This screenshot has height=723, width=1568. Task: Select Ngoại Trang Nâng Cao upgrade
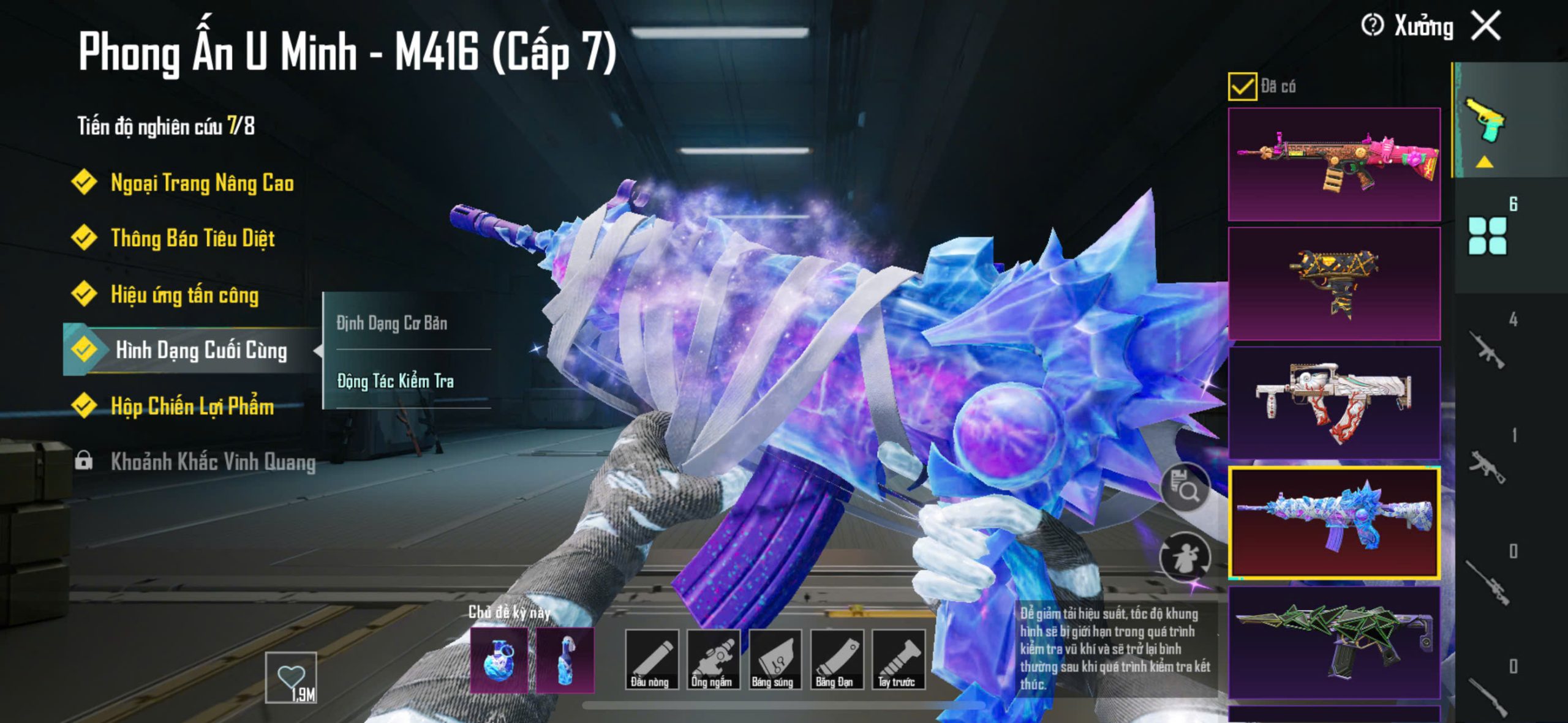202,183
